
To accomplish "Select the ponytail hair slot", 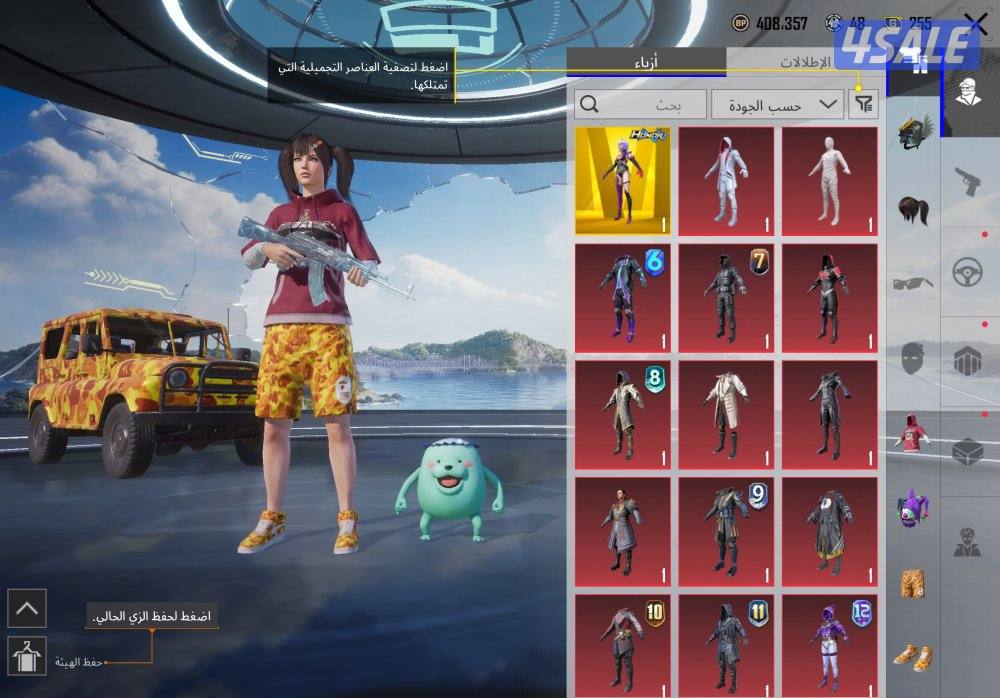I will point(912,210).
